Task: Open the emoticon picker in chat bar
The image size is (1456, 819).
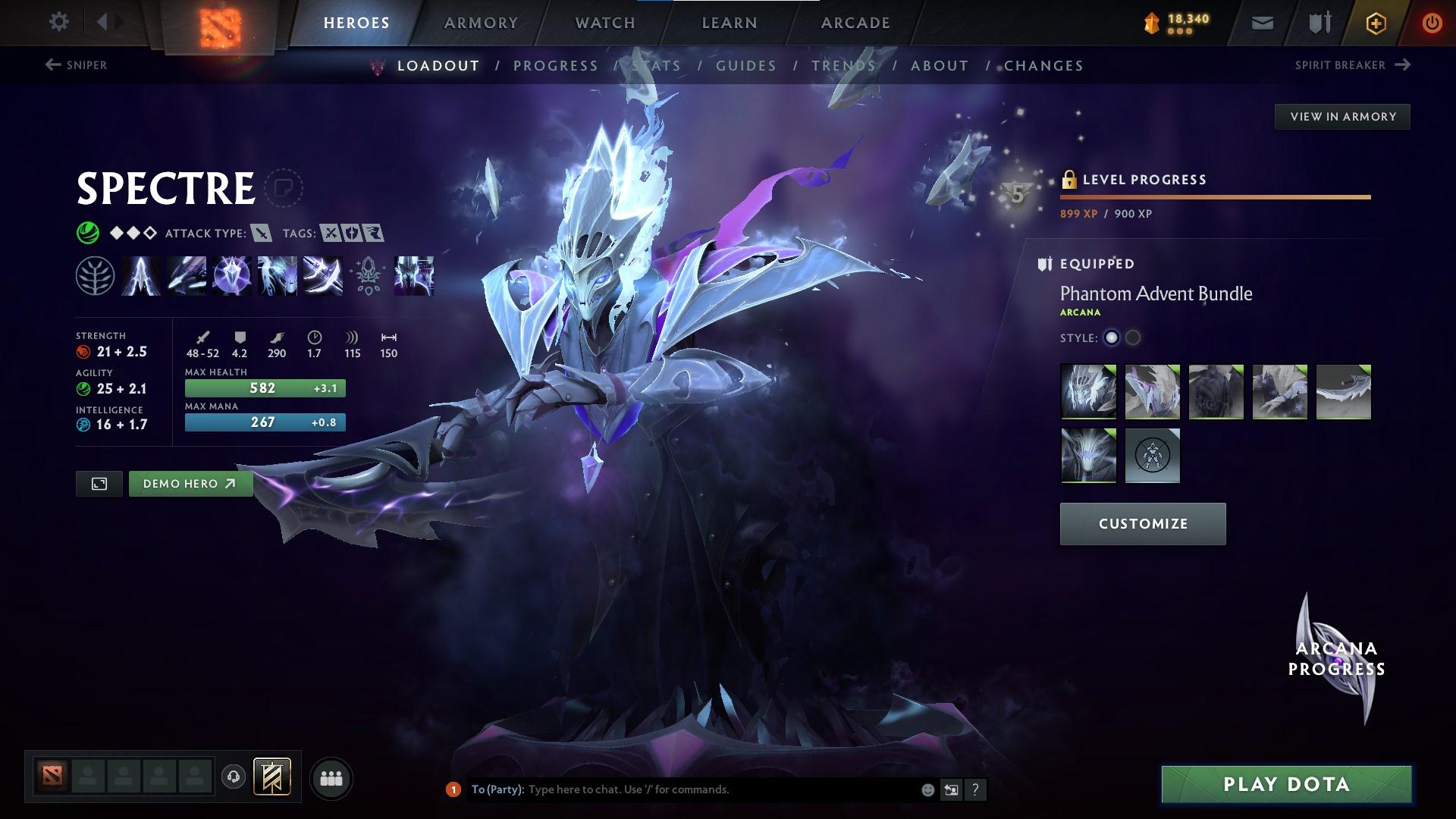Action: coord(927,789)
